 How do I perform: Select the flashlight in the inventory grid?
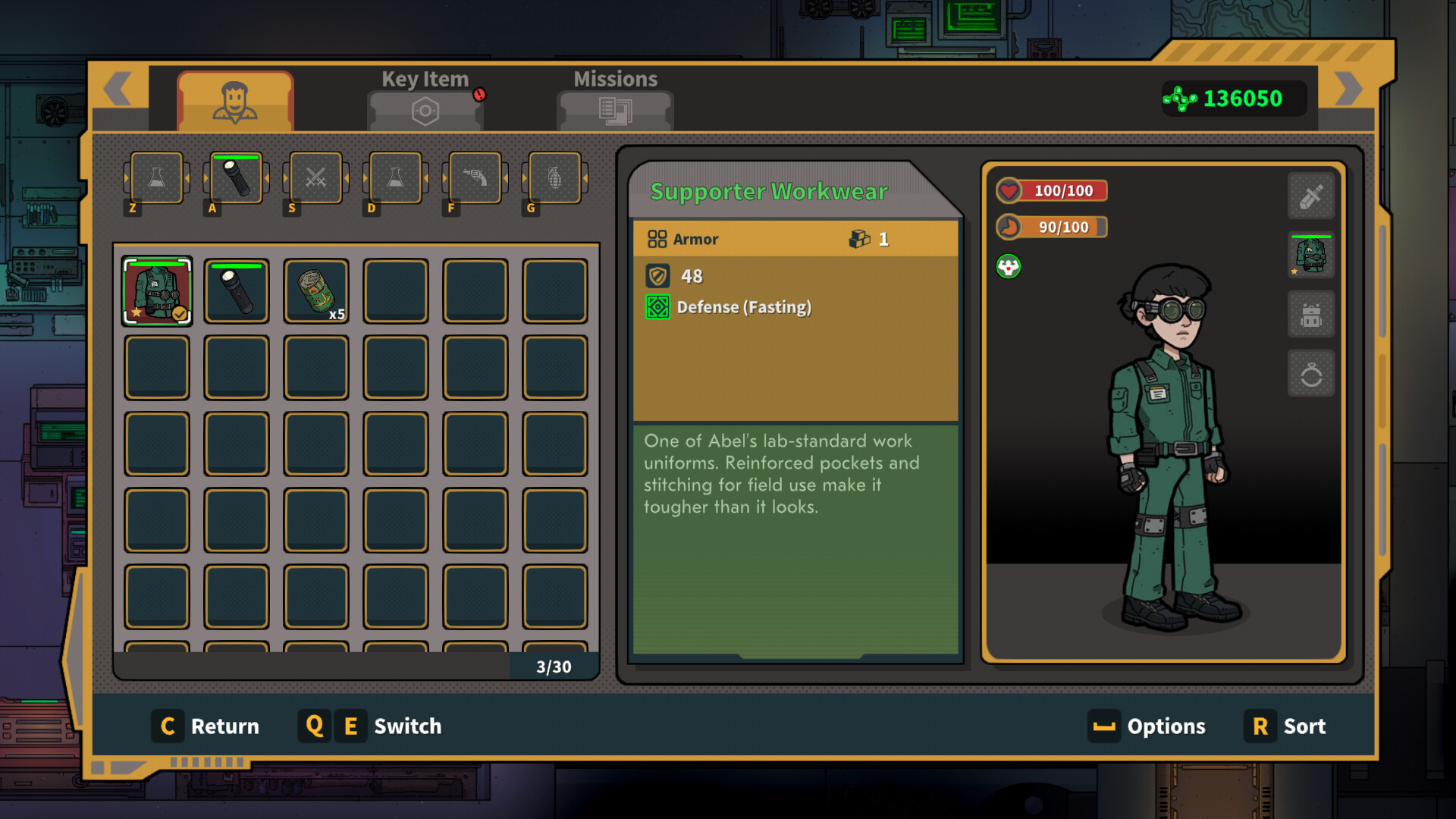(x=237, y=291)
